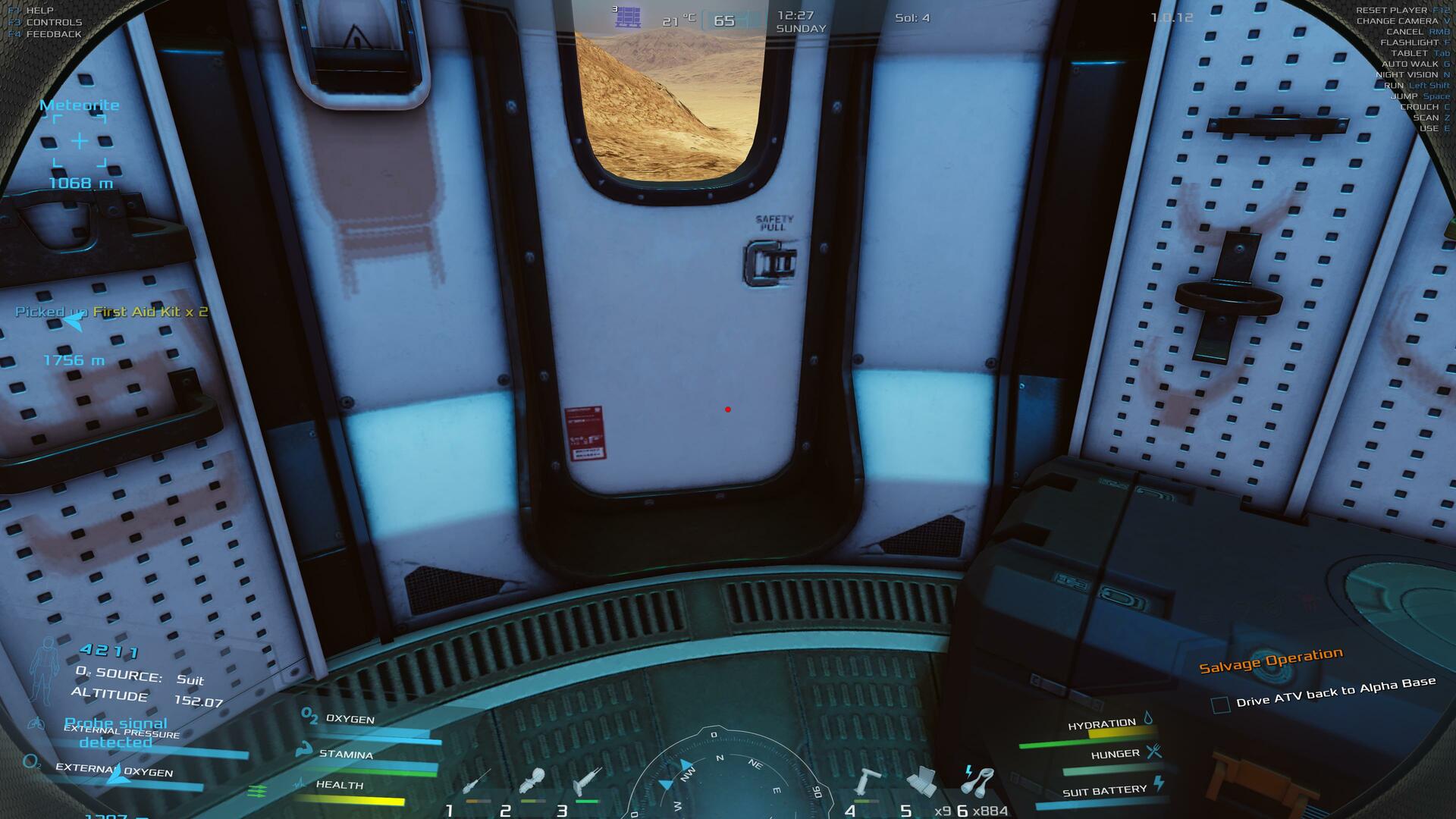Select the power cable item in slot 6

coord(977,780)
